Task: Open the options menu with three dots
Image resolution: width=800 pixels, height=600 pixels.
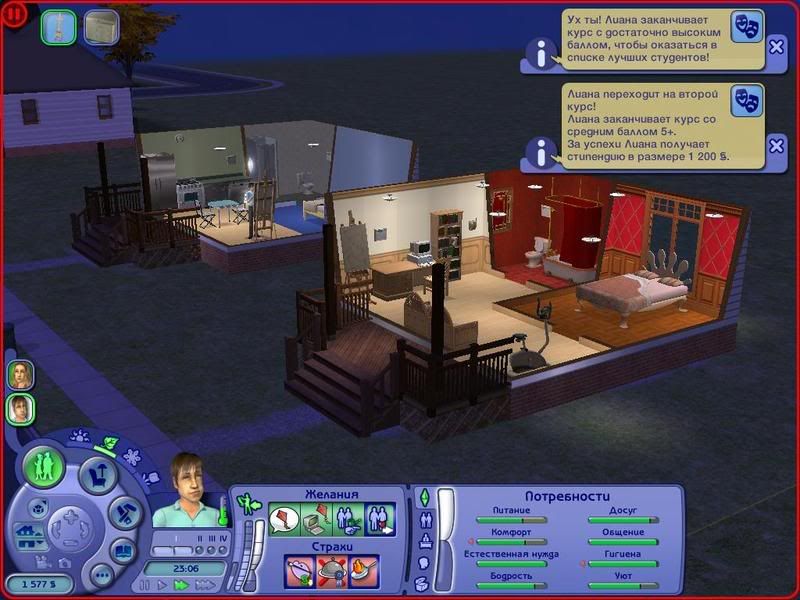Action: coord(100,575)
